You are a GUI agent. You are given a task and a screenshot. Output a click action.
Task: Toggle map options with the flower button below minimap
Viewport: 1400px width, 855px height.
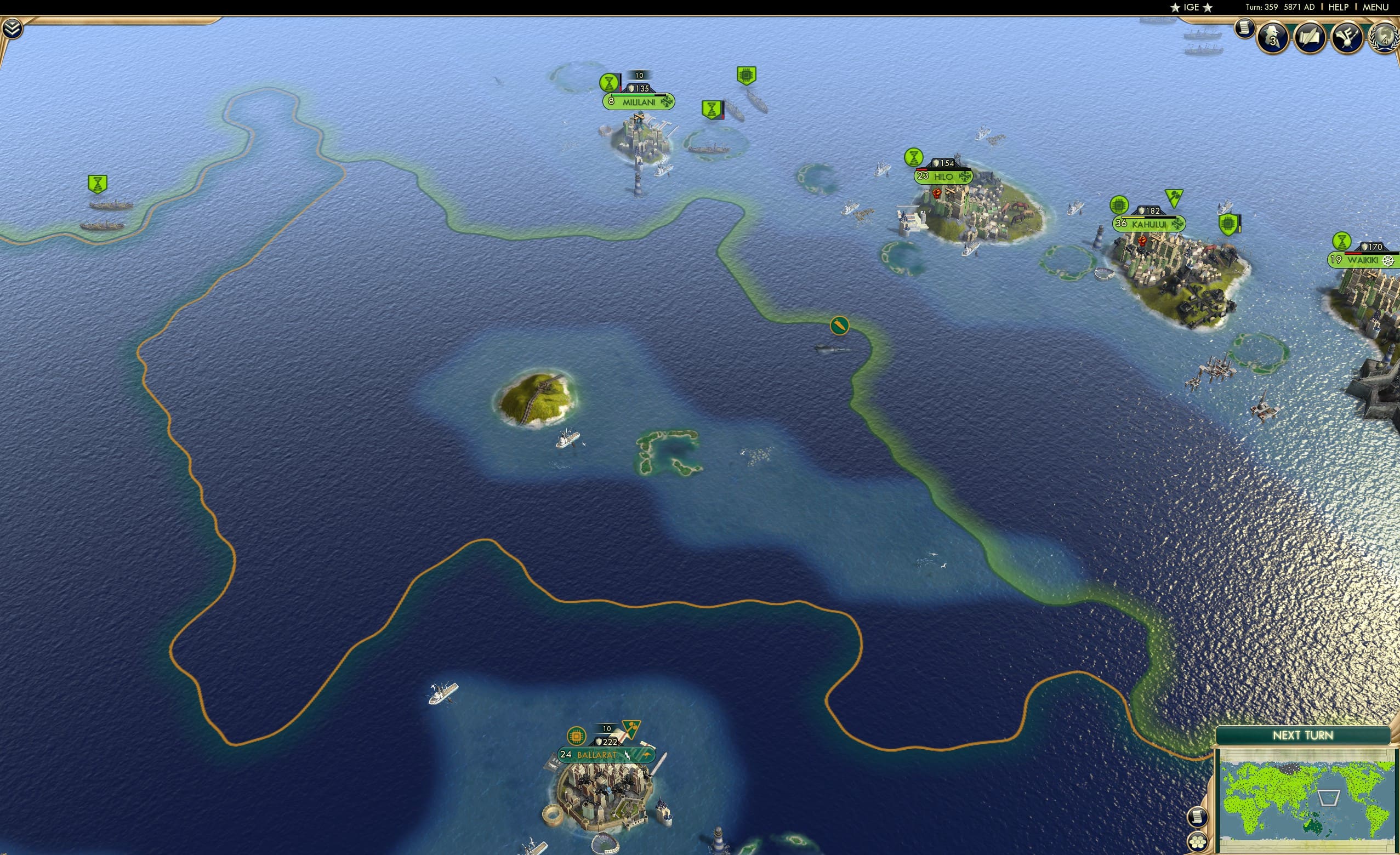coord(1198,843)
